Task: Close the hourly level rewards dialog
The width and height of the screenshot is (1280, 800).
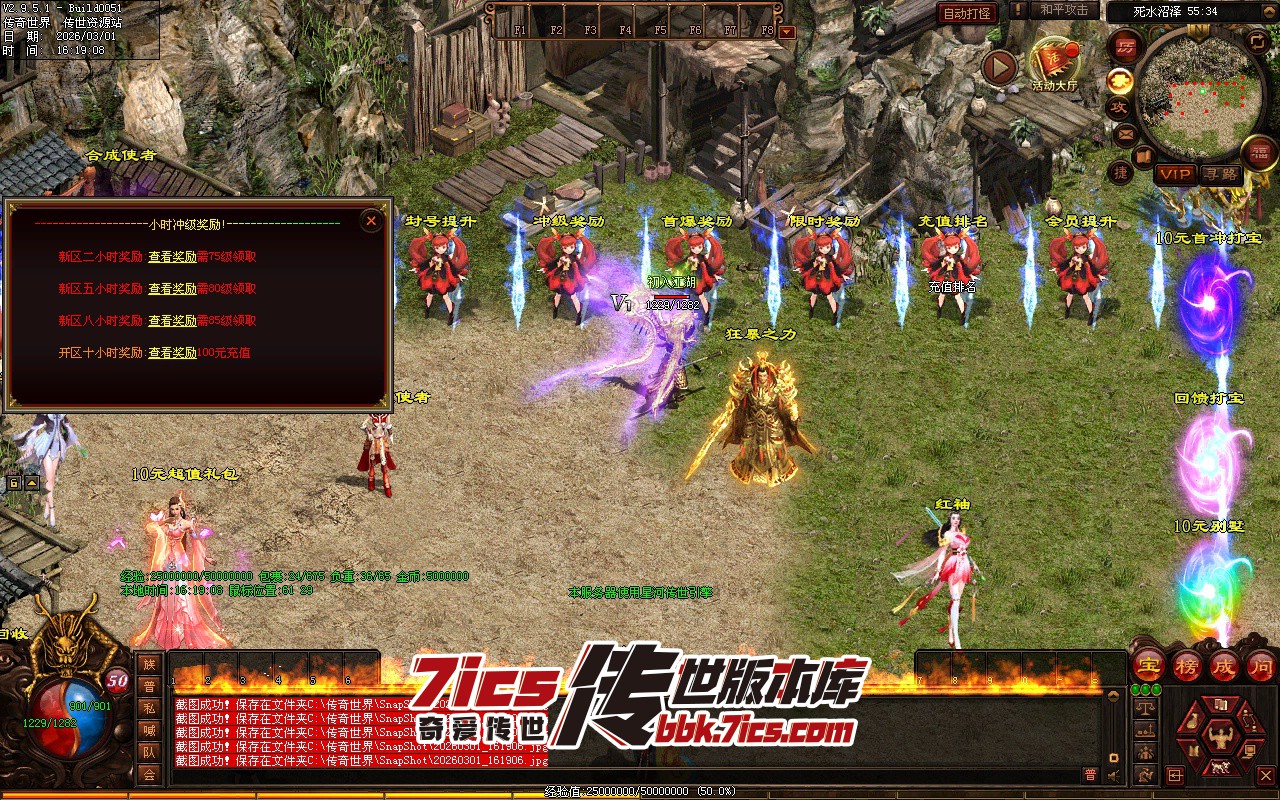Action: point(371,220)
